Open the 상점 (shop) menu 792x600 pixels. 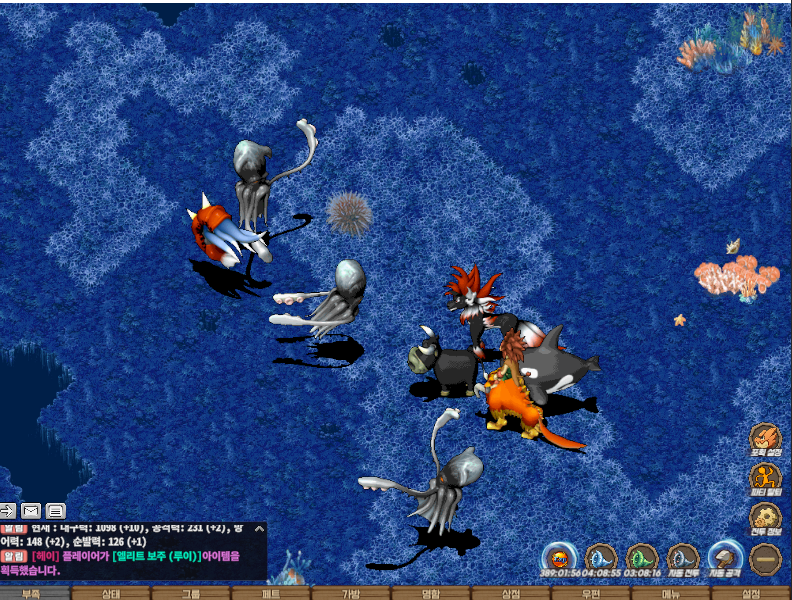511,593
